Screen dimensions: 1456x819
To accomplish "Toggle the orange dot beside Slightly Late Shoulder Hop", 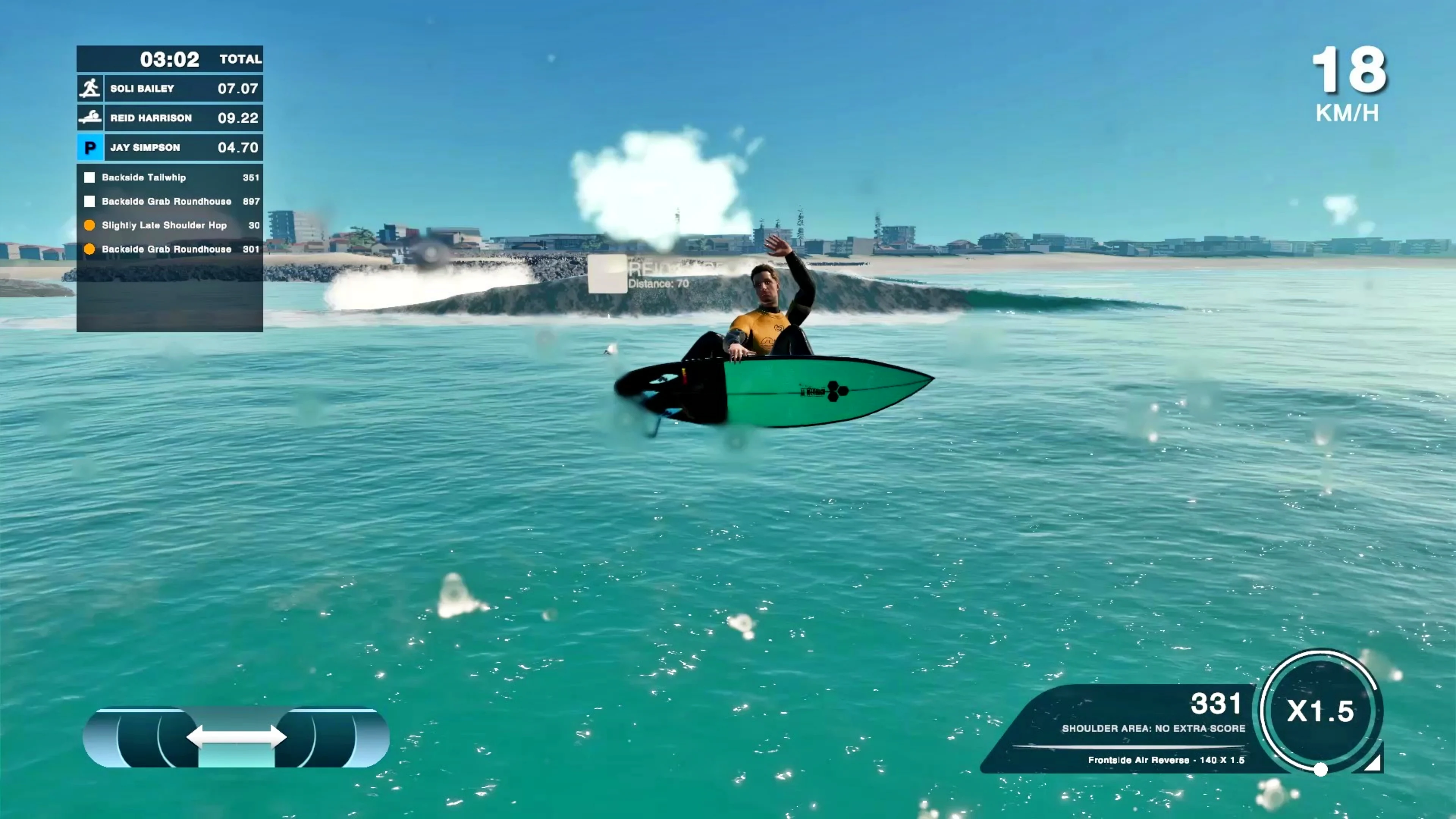I will [x=90, y=225].
